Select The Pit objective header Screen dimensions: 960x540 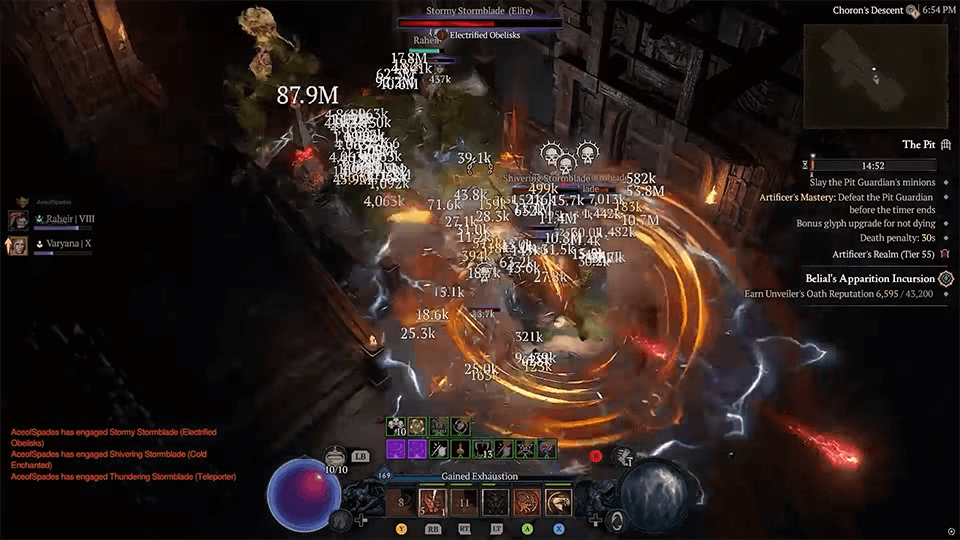point(918,144)
